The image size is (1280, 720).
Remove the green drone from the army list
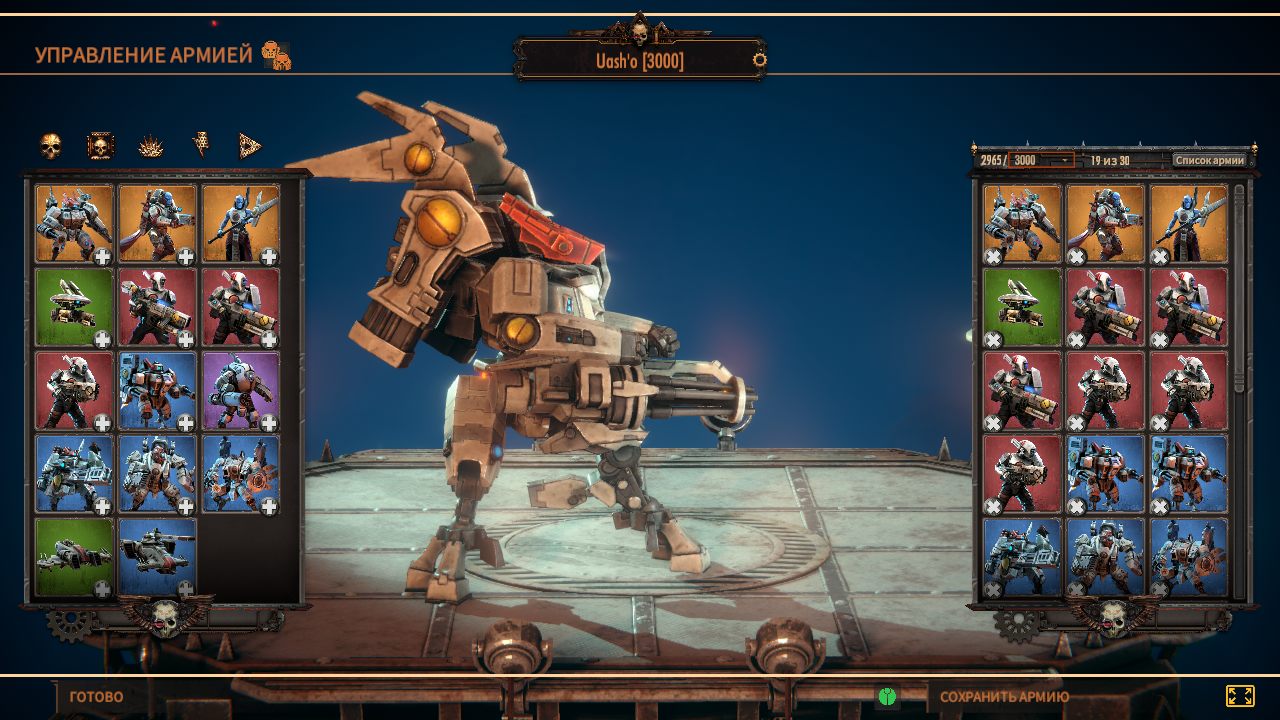click(993, 340)
